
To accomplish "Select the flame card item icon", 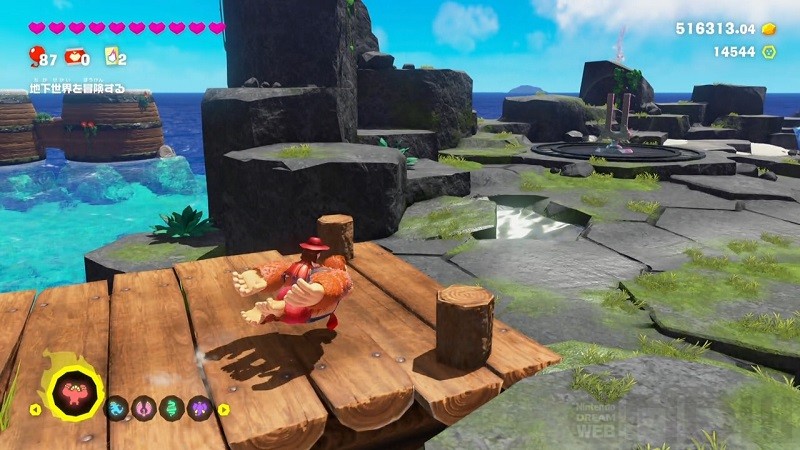I will pyautogui.click(x=111, y=57).
